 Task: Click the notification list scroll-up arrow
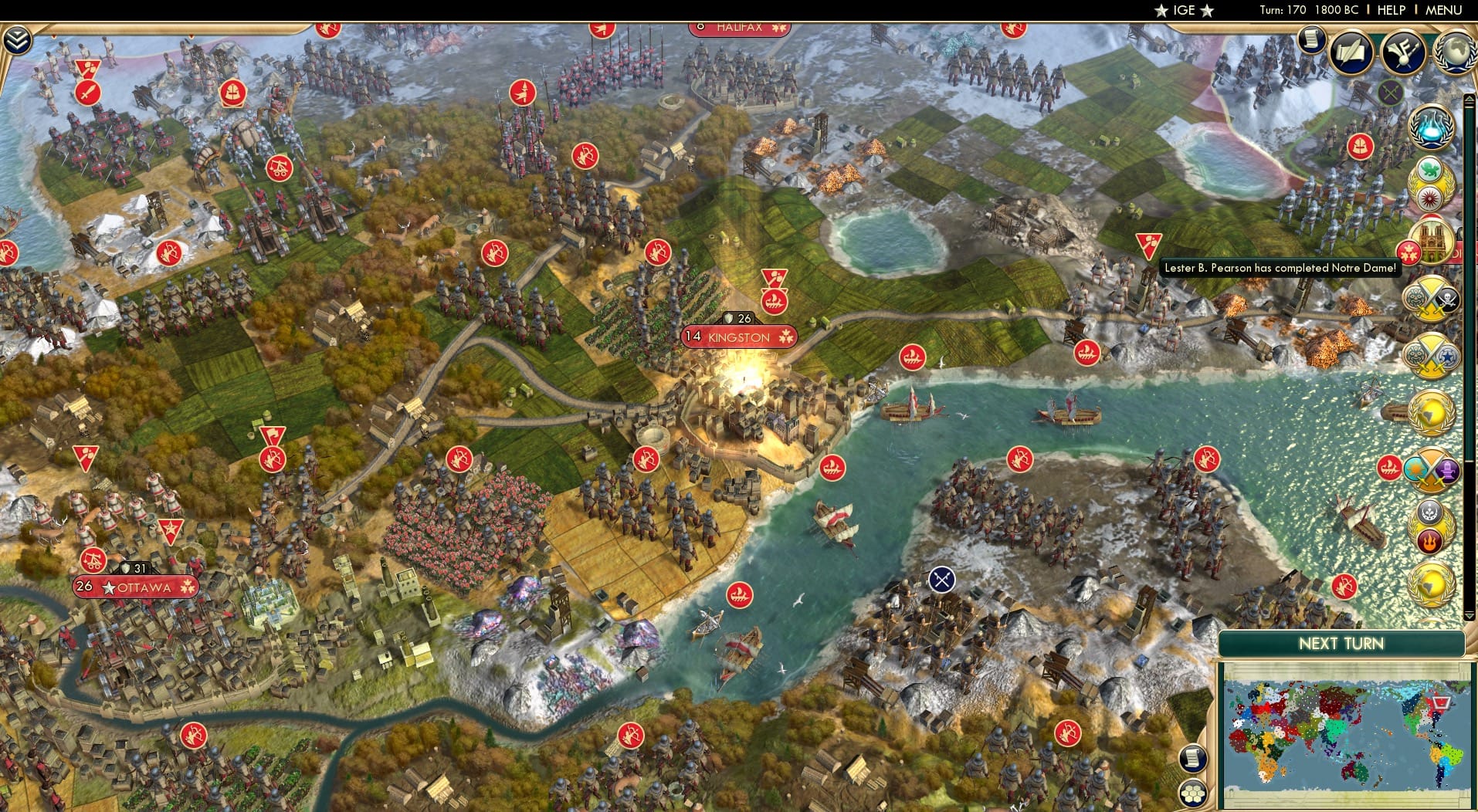tap(1468, 96)
